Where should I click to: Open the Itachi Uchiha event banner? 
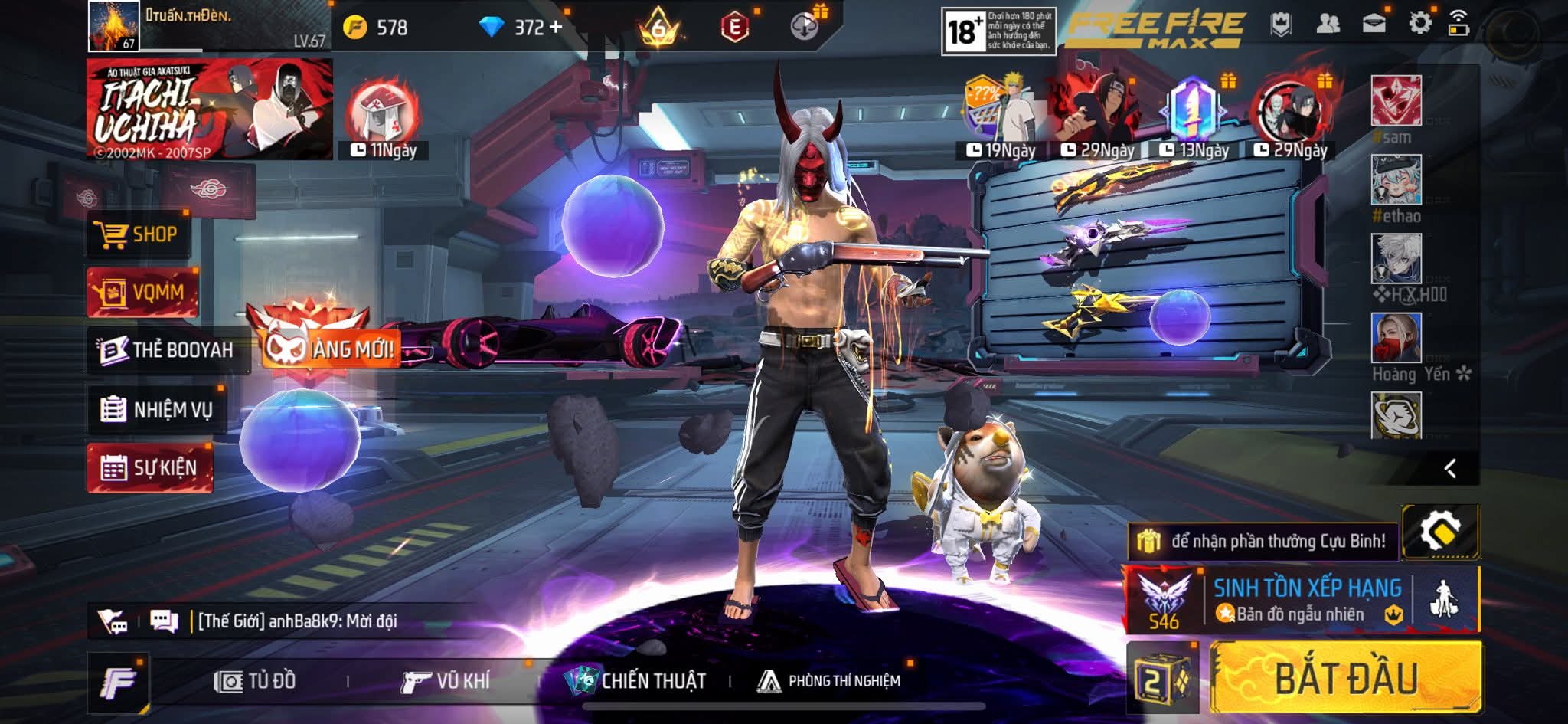tap(209, 110)
